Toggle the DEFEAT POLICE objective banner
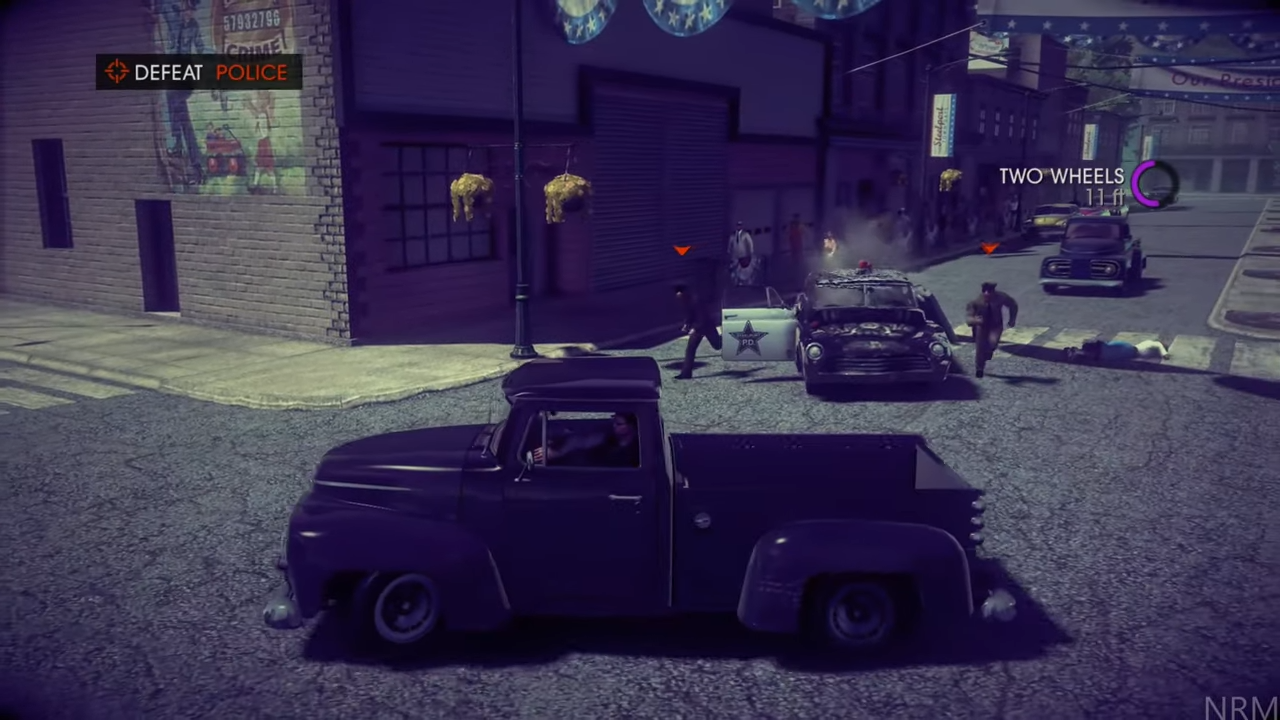The width and height of the screenshot is (1280, 720). click(200, 71)
